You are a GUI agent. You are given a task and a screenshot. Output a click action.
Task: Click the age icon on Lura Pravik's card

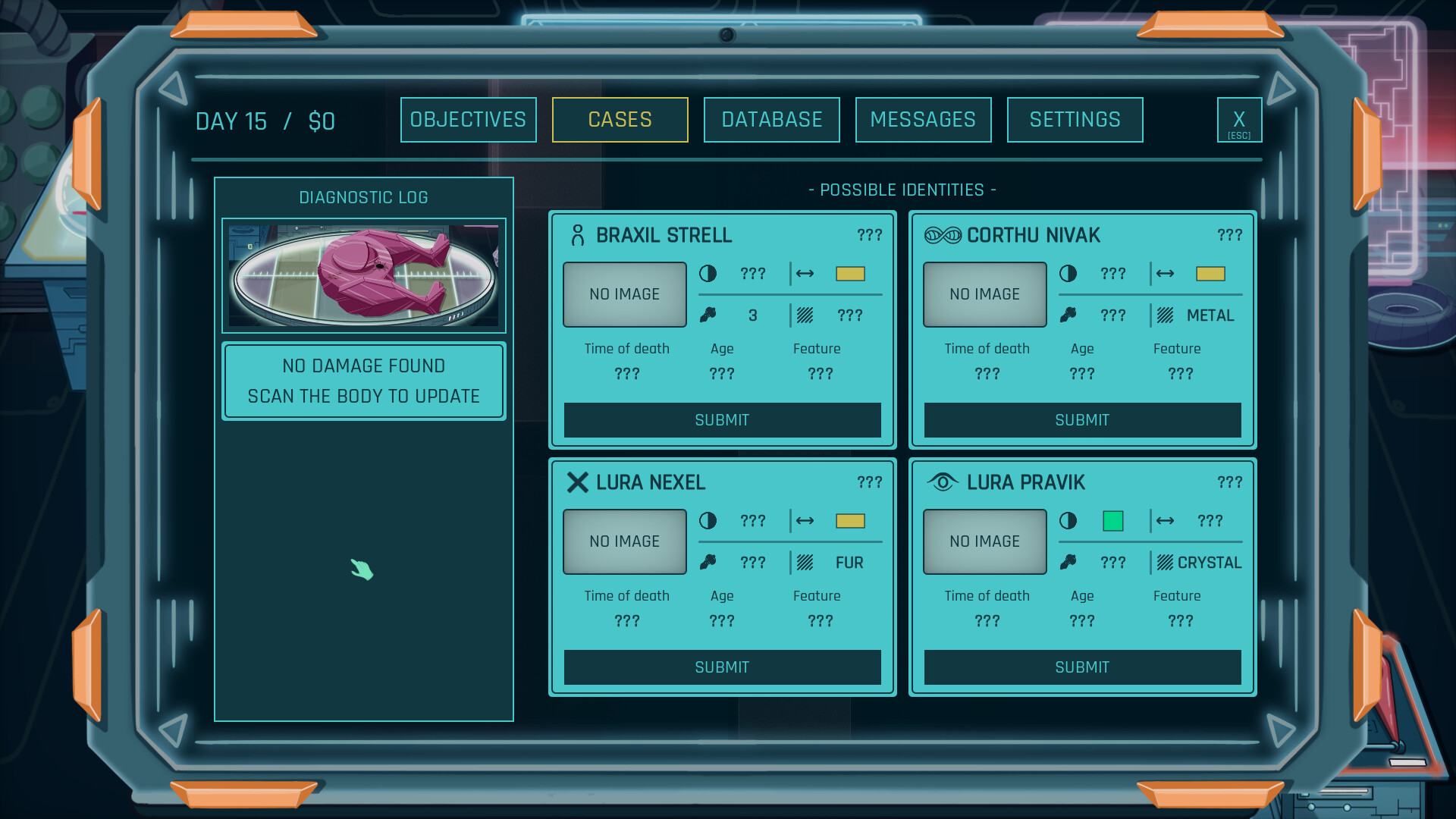[x=1069, y=563]
